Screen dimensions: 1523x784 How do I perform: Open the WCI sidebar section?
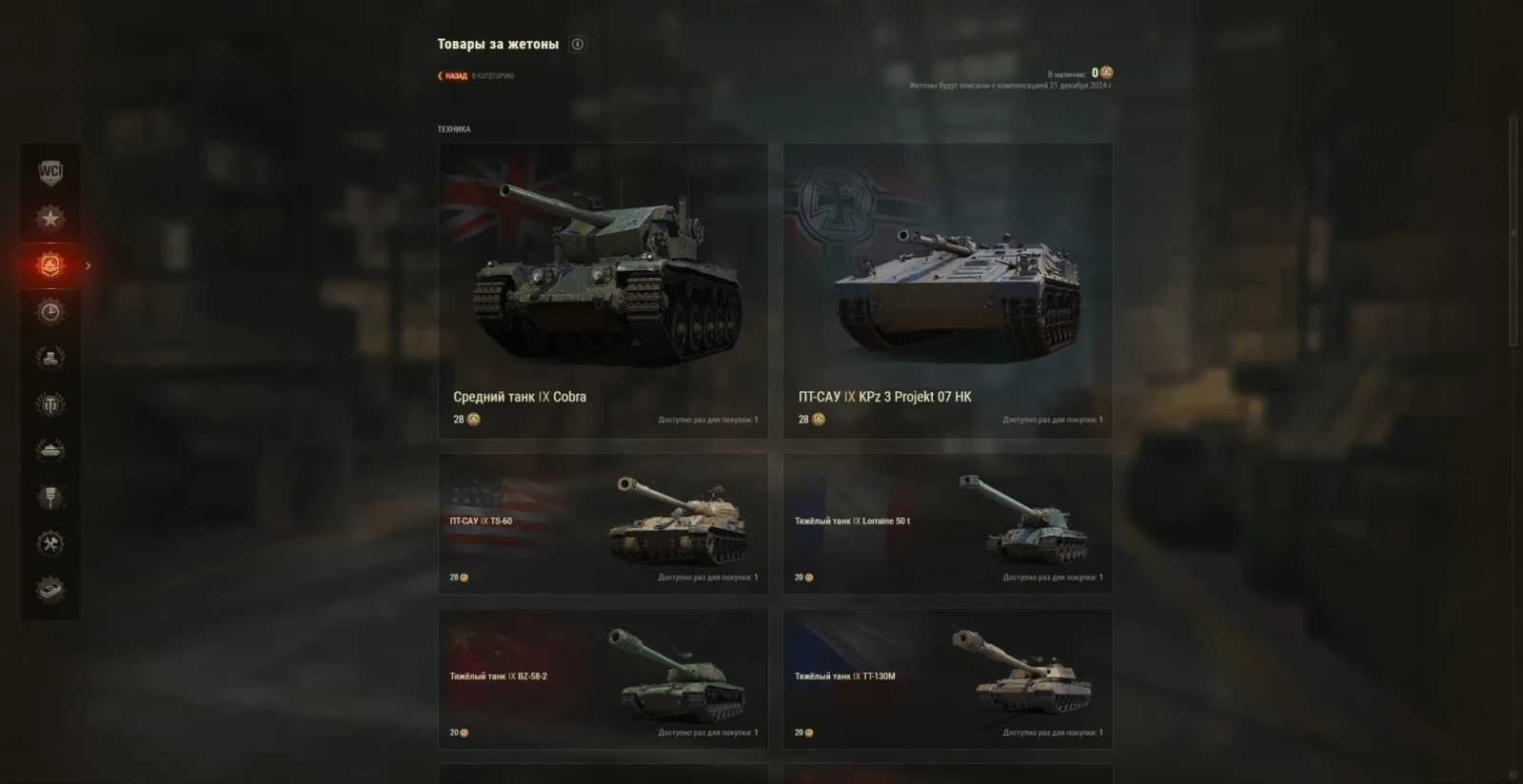[x=50, y=172]
